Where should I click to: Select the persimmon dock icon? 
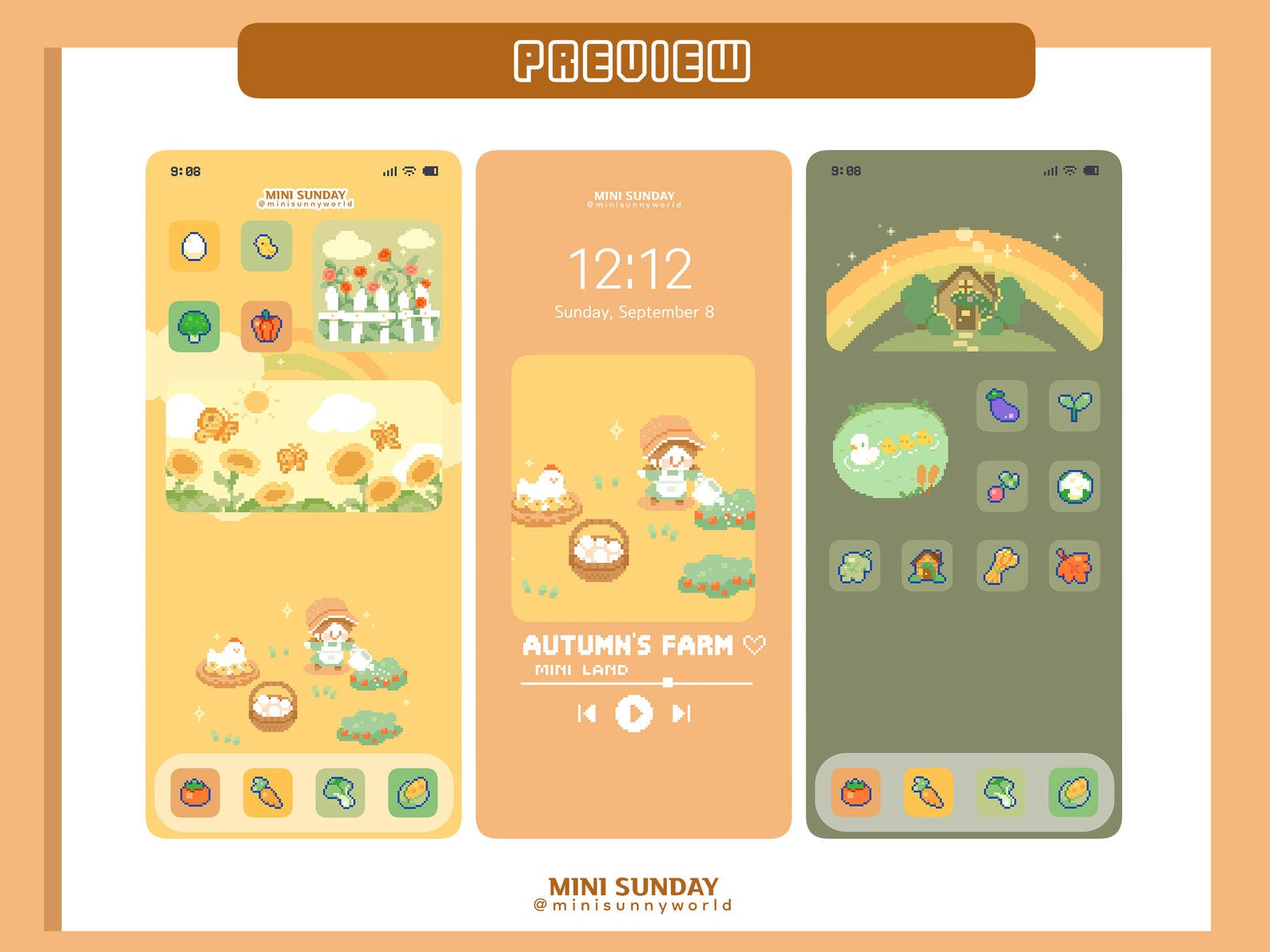pos(194,793)
